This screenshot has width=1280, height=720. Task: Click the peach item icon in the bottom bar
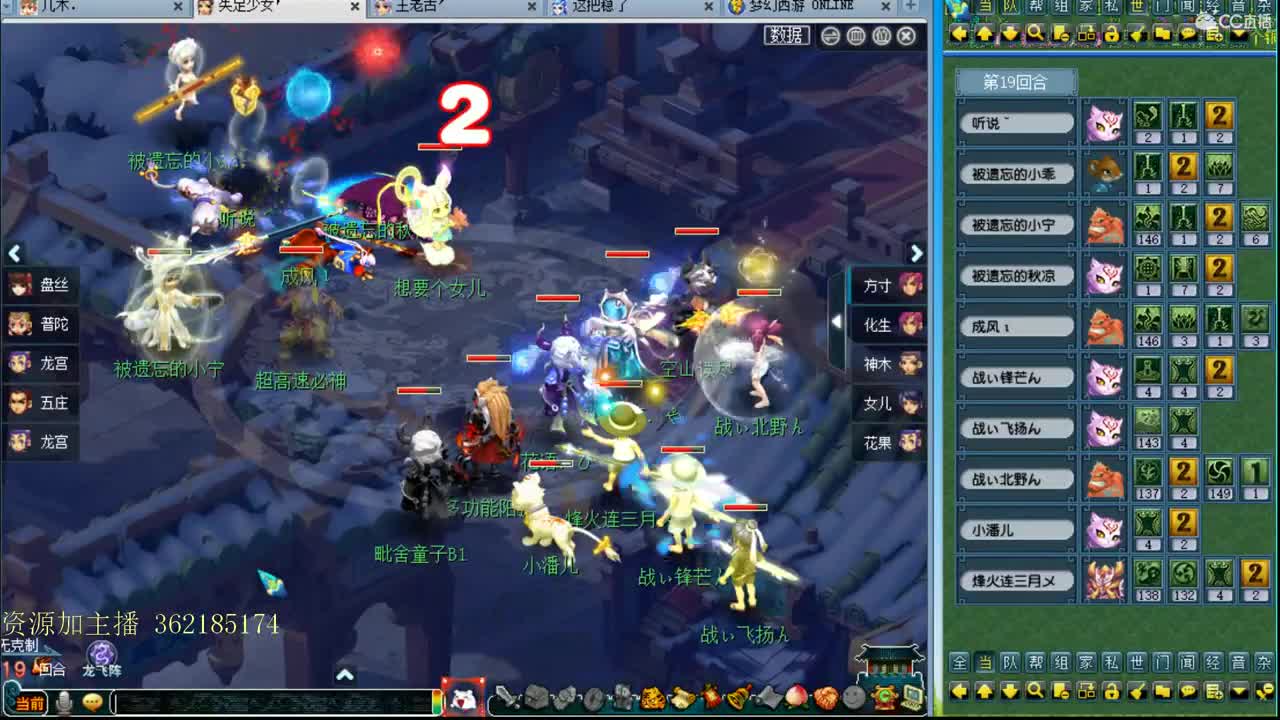coord(796,698)
